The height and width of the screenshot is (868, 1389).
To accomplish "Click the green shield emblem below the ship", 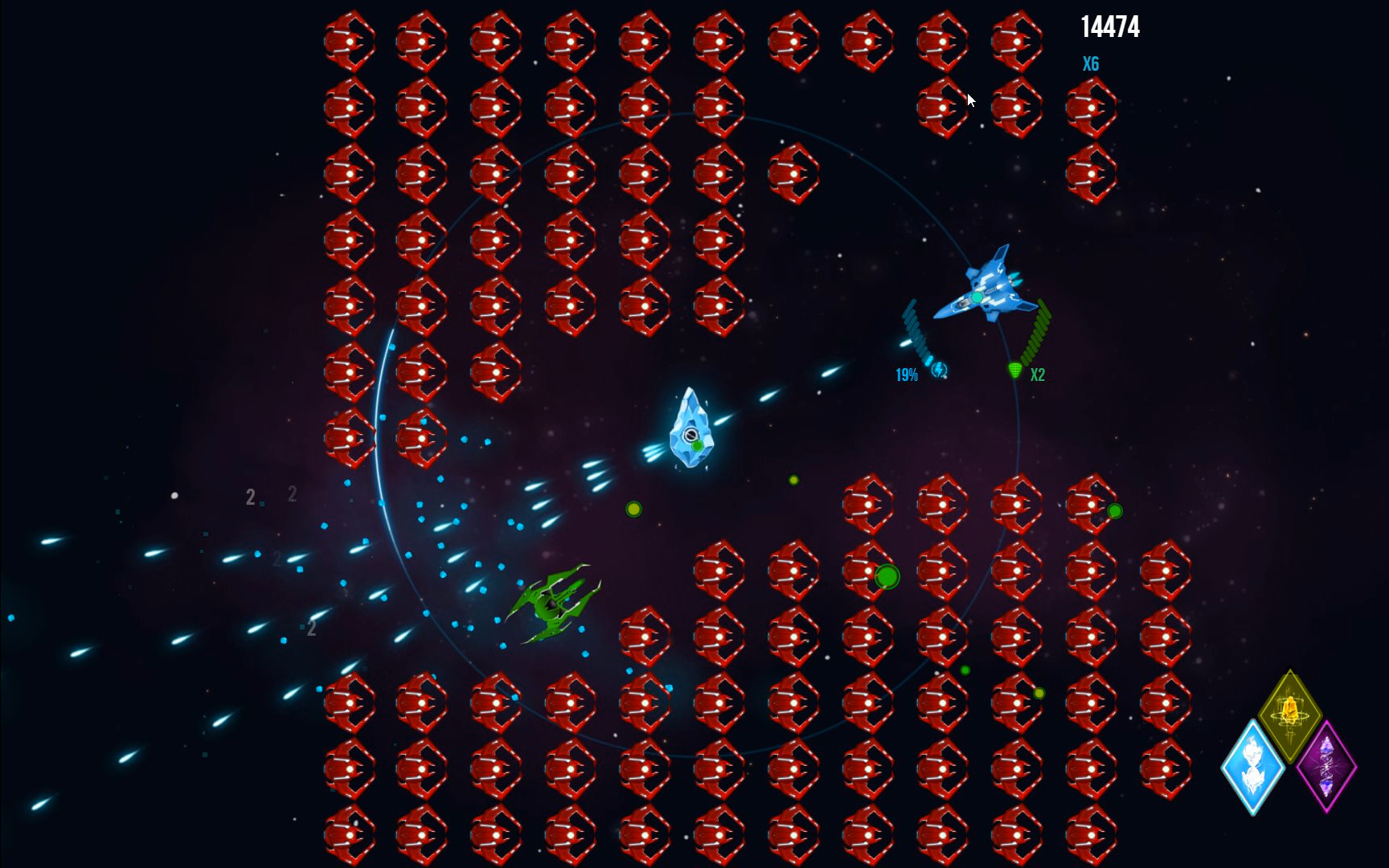I will [x=1014, y=369].
